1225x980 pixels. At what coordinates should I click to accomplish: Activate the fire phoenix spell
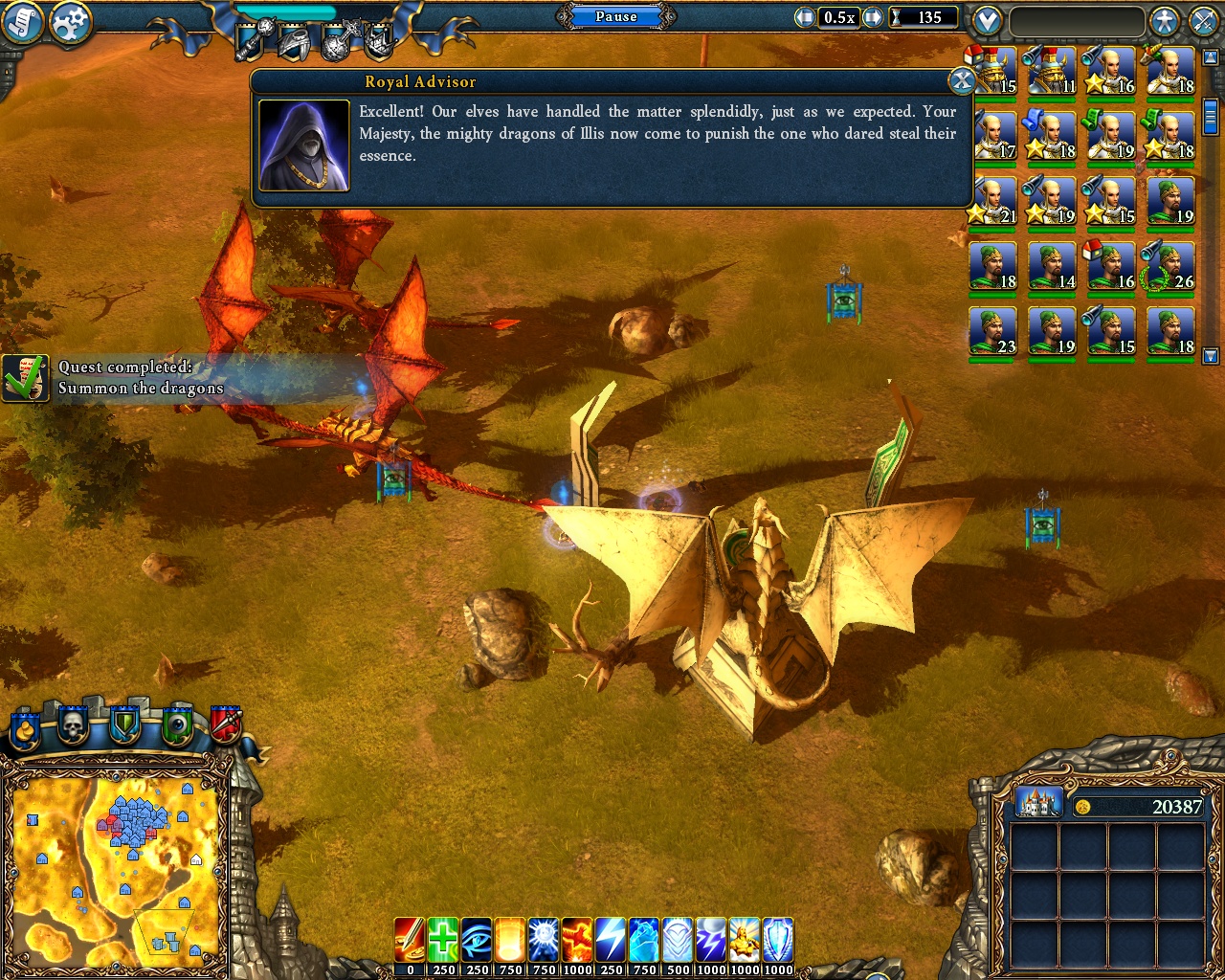point(577,940)
